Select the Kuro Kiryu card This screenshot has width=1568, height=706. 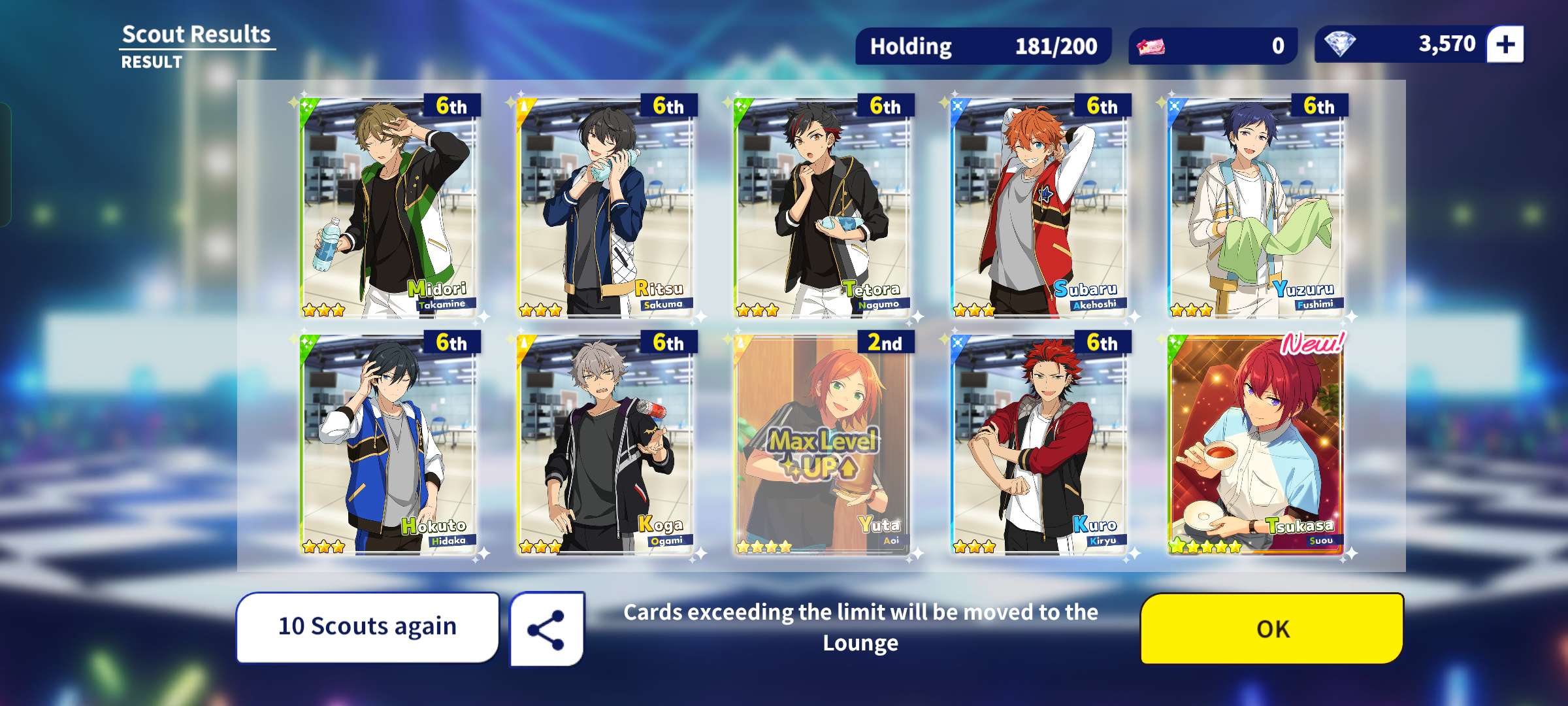click(x=1039, y=445)
